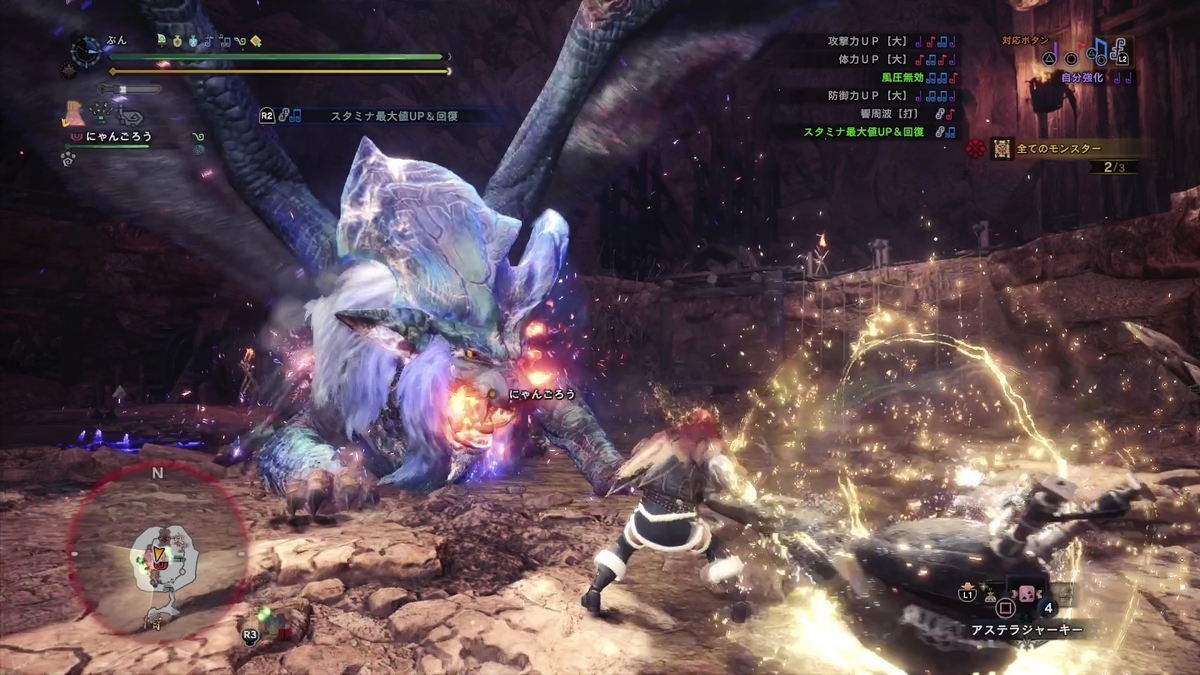Click the quest clock dial icon
Image resolution: width=1200 pixels, height=675 pixels.
tap(88, 48)
